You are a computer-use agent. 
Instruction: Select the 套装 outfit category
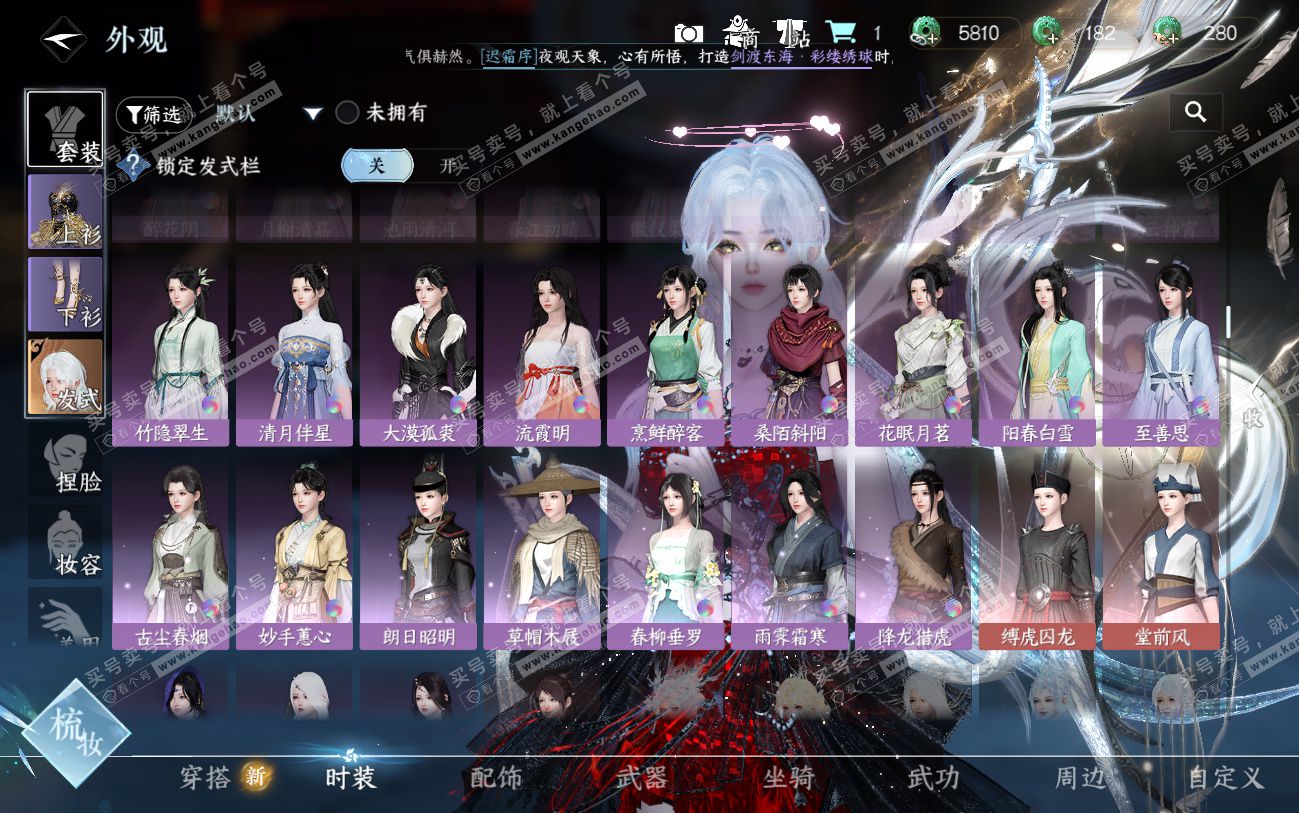click(65, 129)
